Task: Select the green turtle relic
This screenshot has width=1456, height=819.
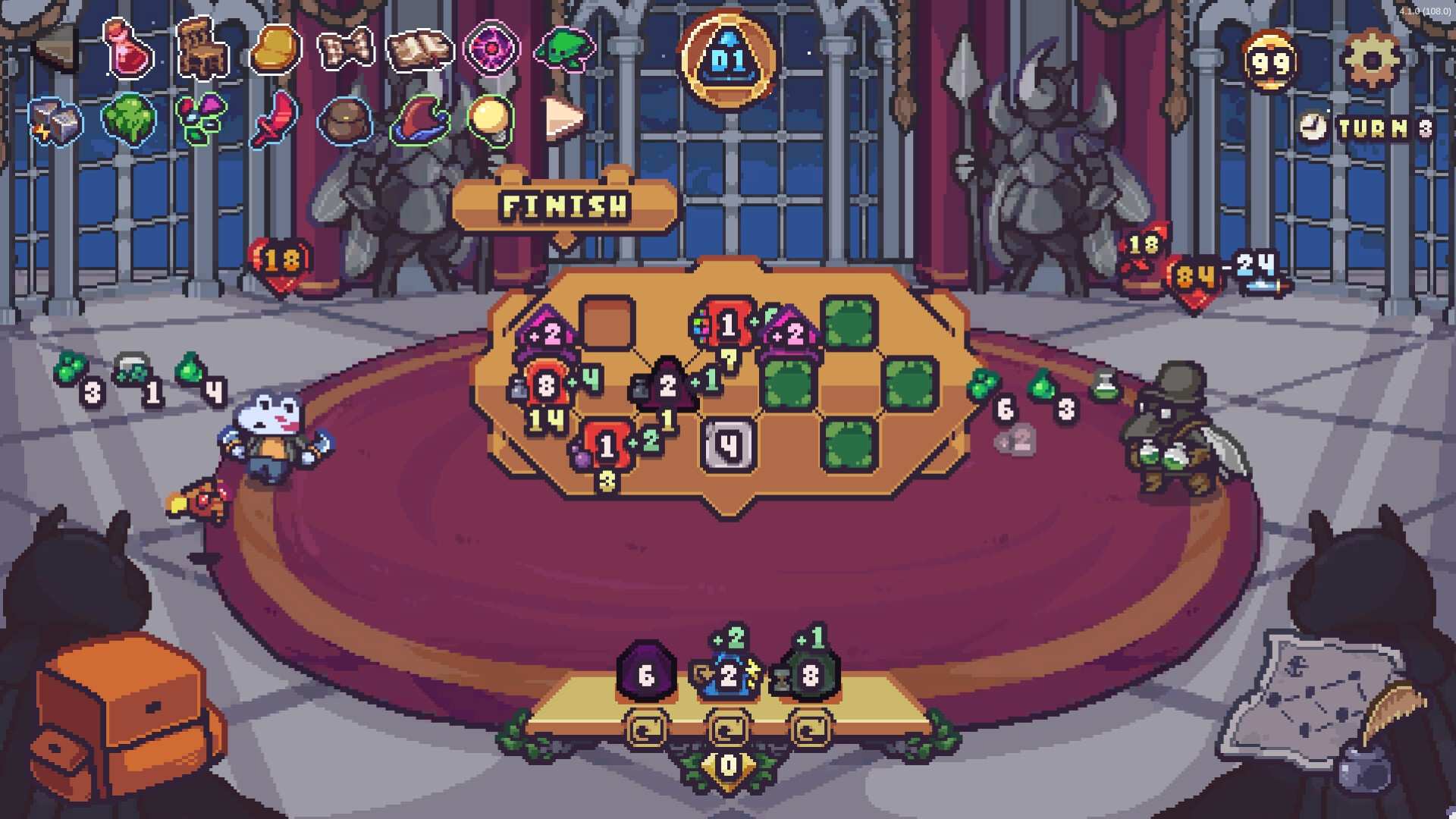Action: tap(566, 49)
